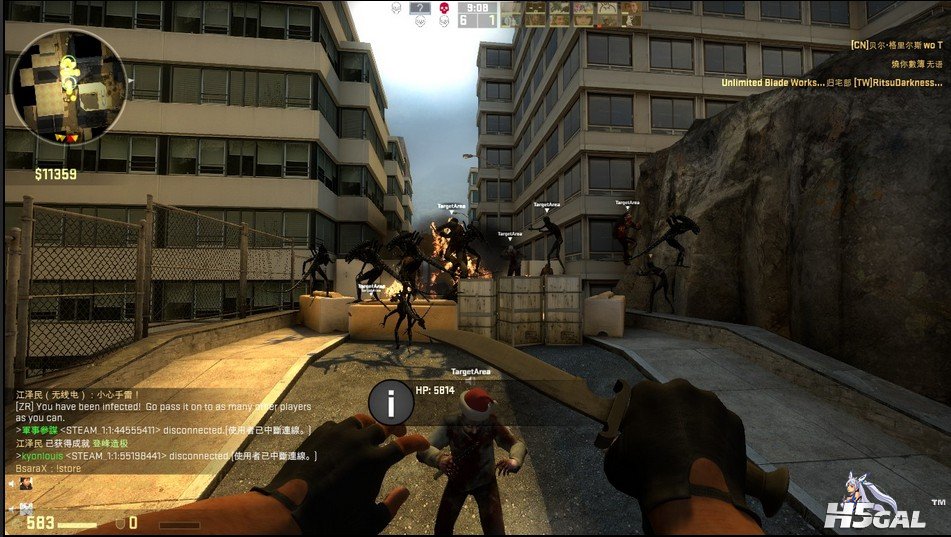Click the question mark player slot
Screen dimensions: 951x537
[420, 8]
